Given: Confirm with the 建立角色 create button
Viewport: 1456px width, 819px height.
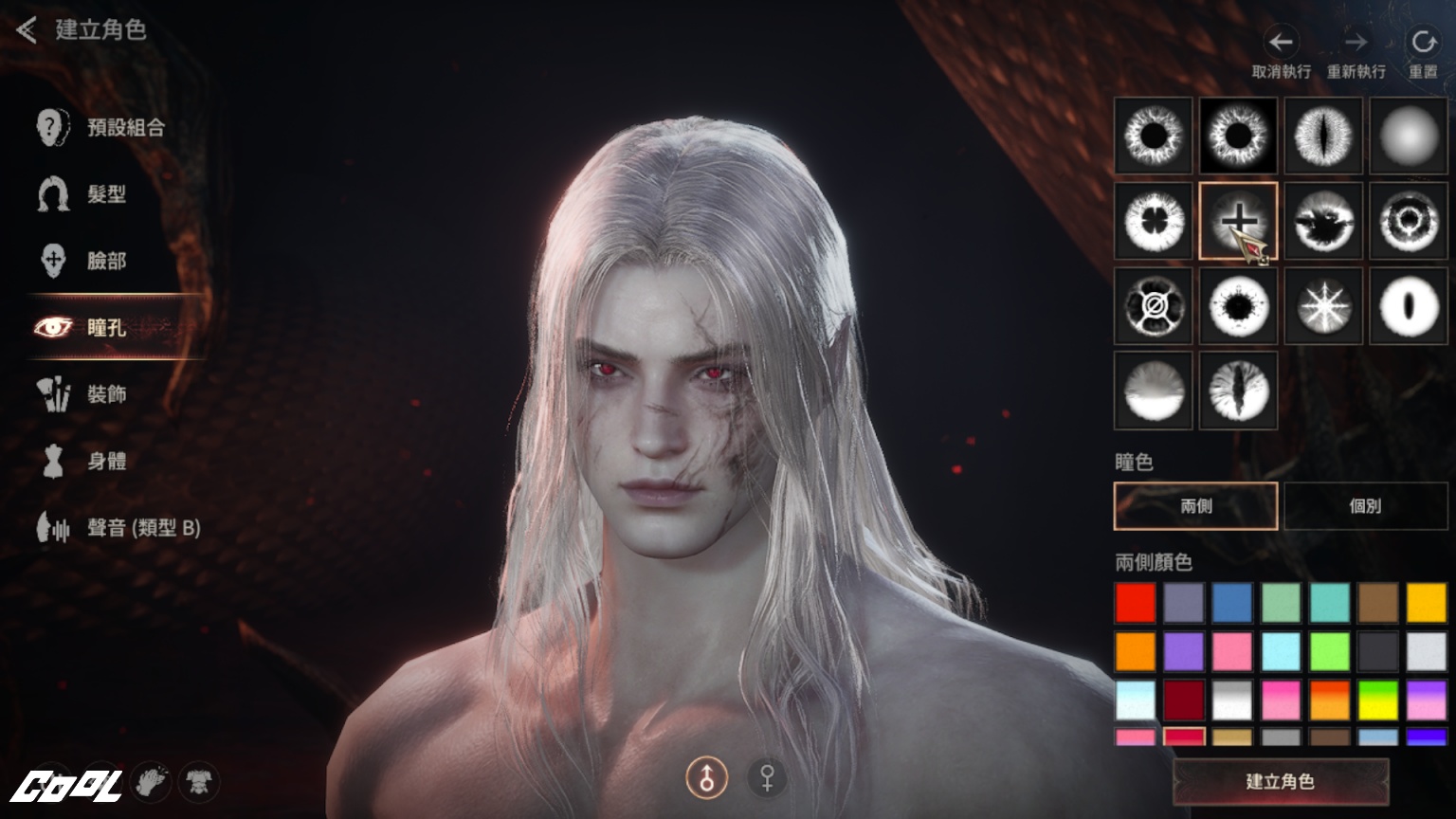Looking at the screenshot, I should pyautogui.click(x=1280, y=782).
